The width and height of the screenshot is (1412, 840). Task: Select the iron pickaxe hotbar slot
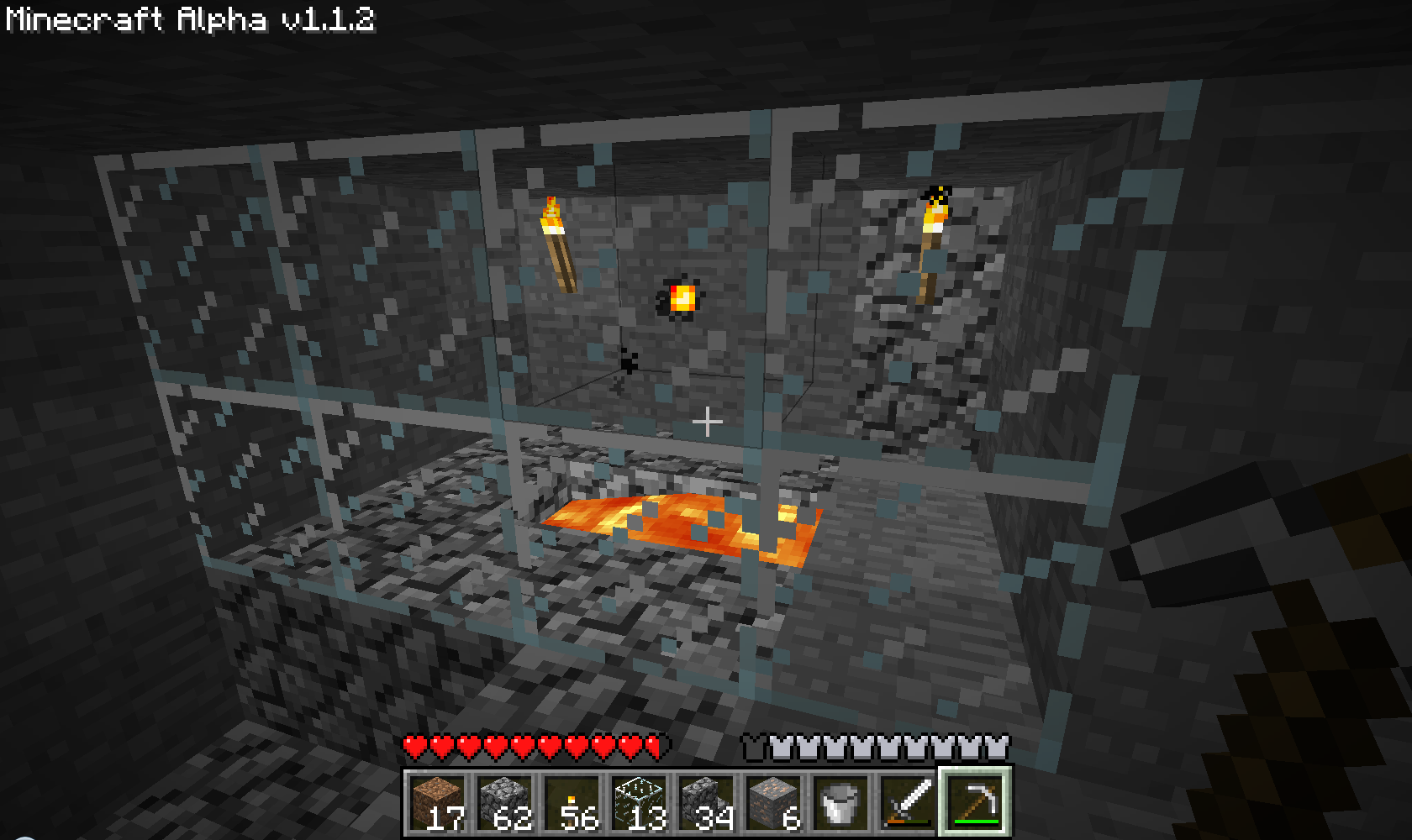tap(975, 802)
